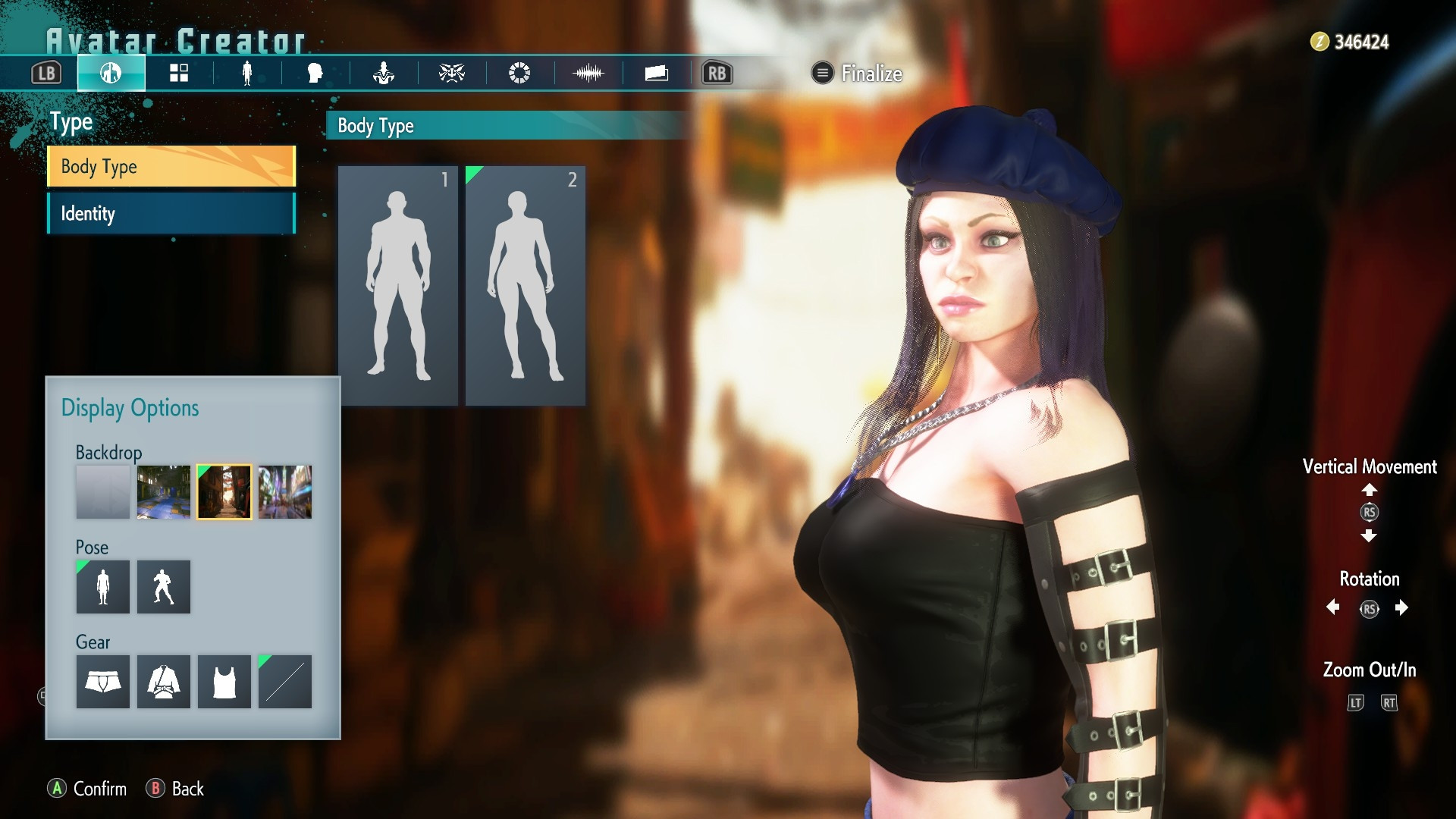The width and height of the screenshot is (1456, 819).
Task: Choose body type 1 silhouette
Action: coord(397,285)
